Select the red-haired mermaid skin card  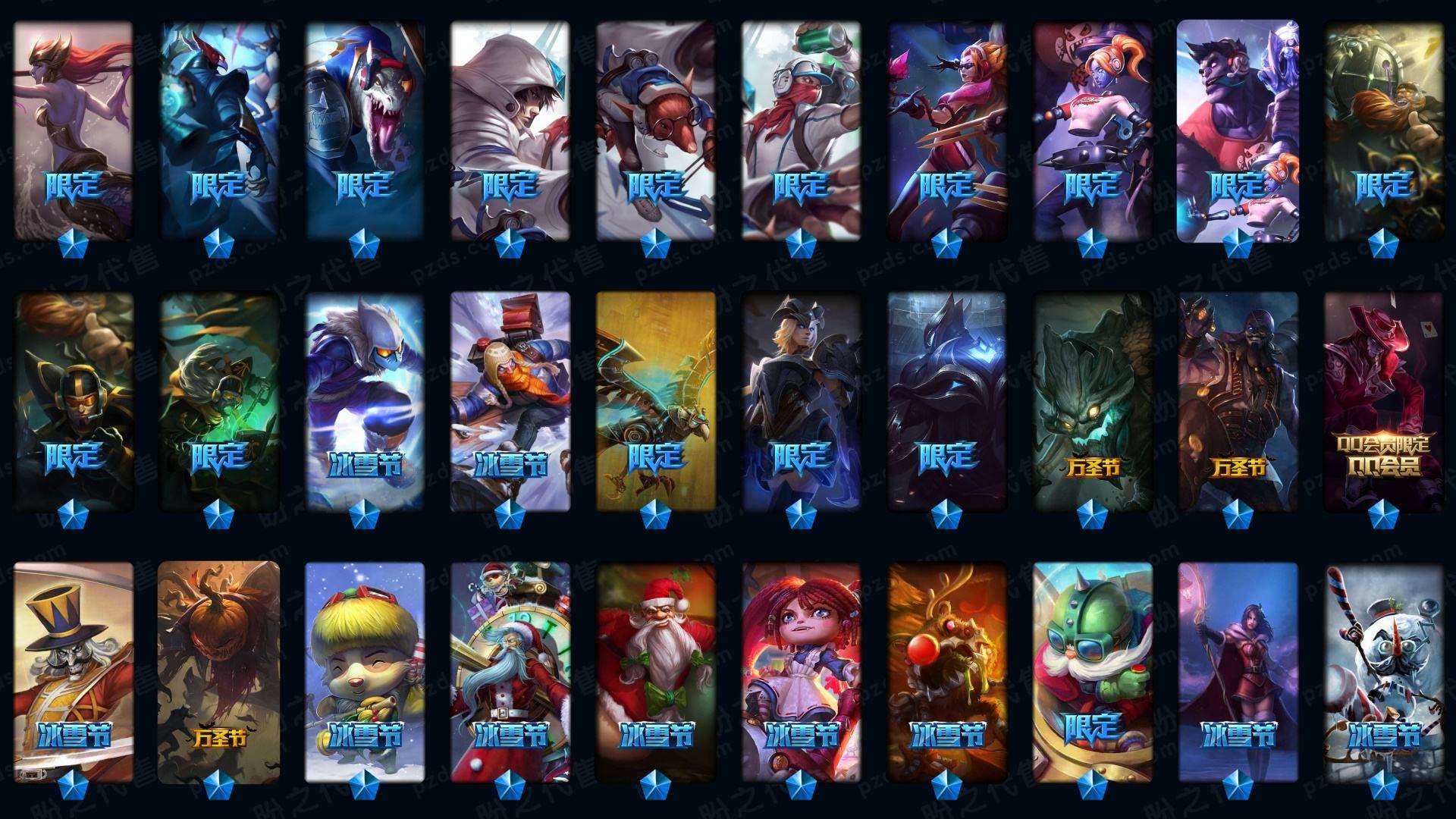pyautogui.click(x=73, y=129)
